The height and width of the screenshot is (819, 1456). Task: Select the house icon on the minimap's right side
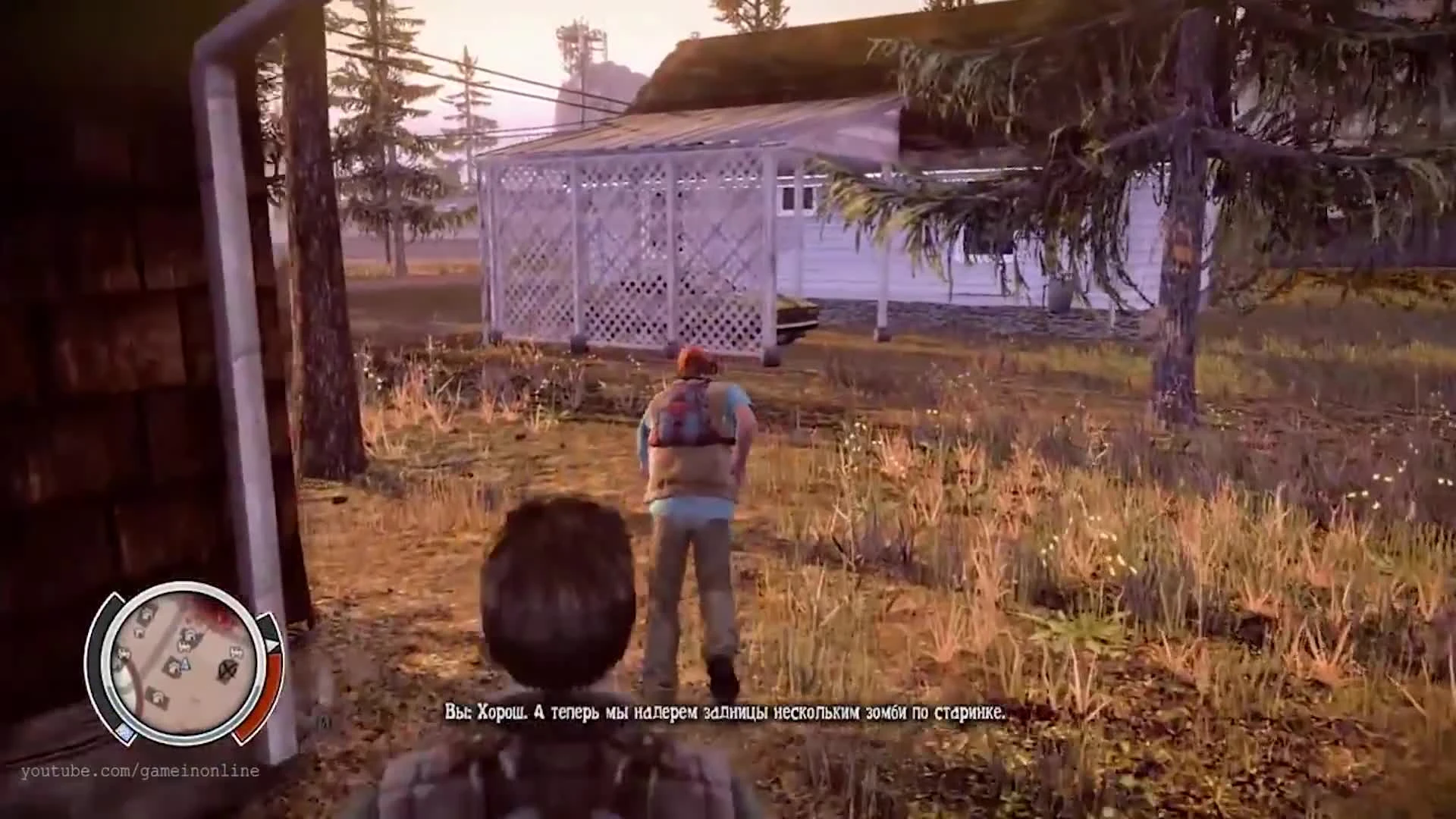[237, 651]
